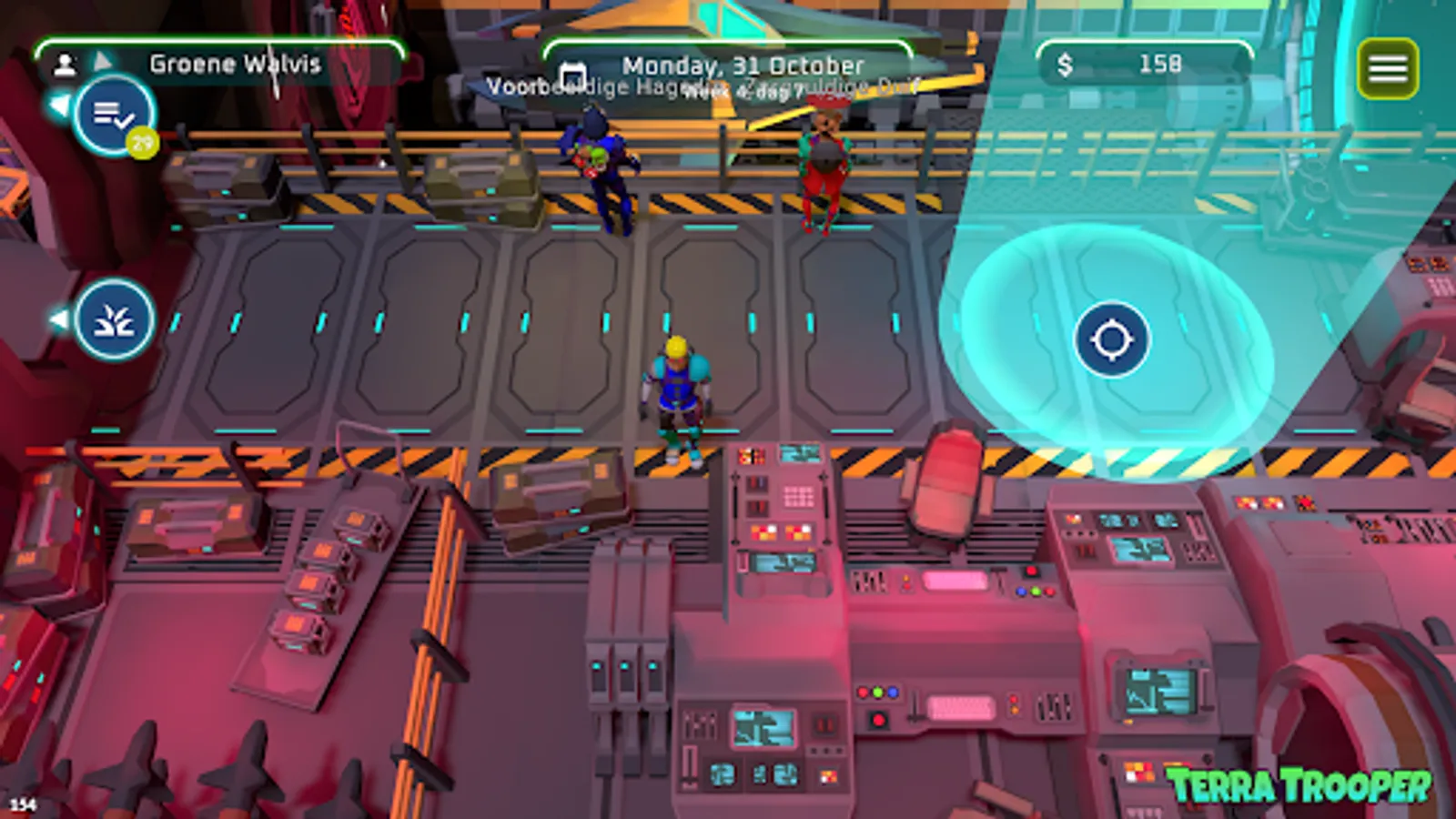Click the crosshair target button

point(1111,339)
